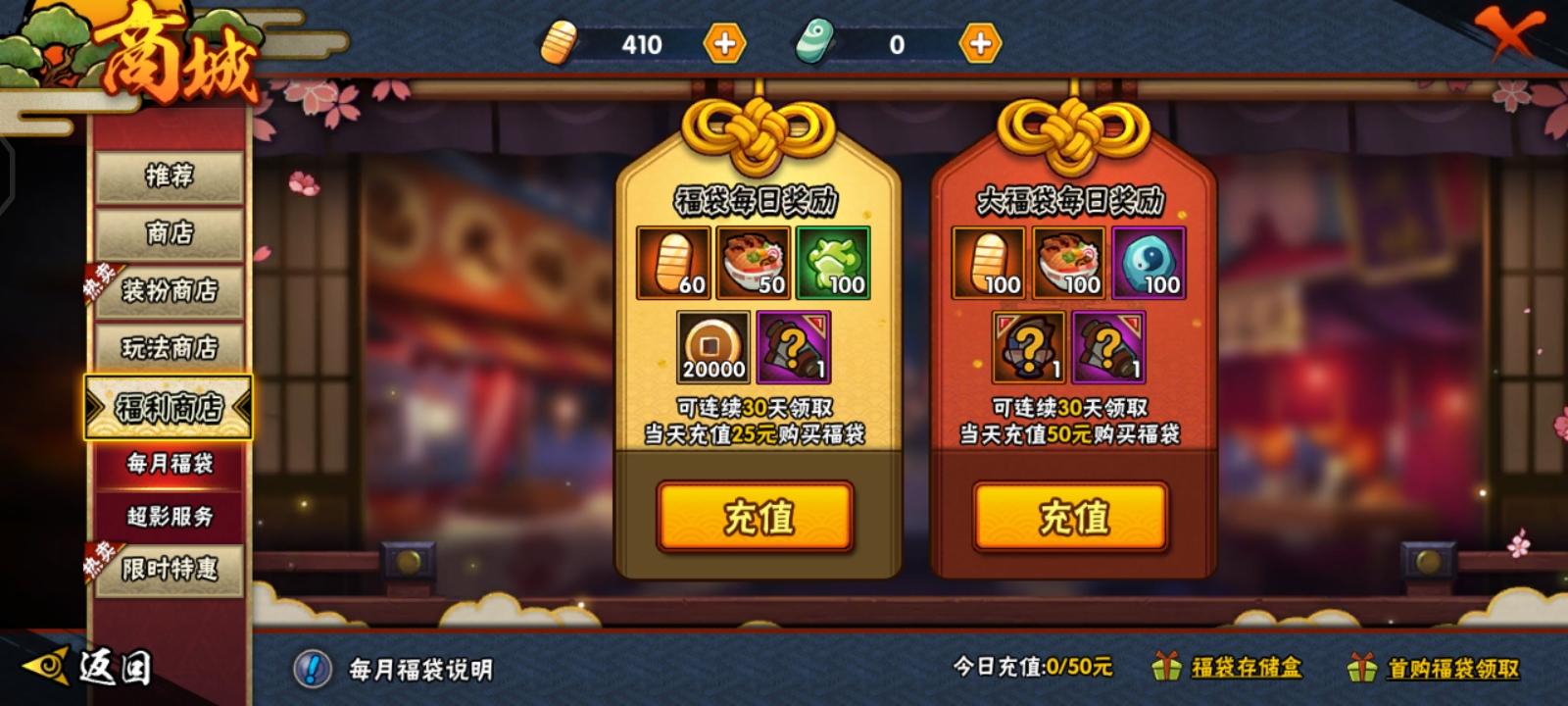Viewport: 1568px width, 706px height.
Task: Click the plus to add gold coins
Action: click(722, 44)
